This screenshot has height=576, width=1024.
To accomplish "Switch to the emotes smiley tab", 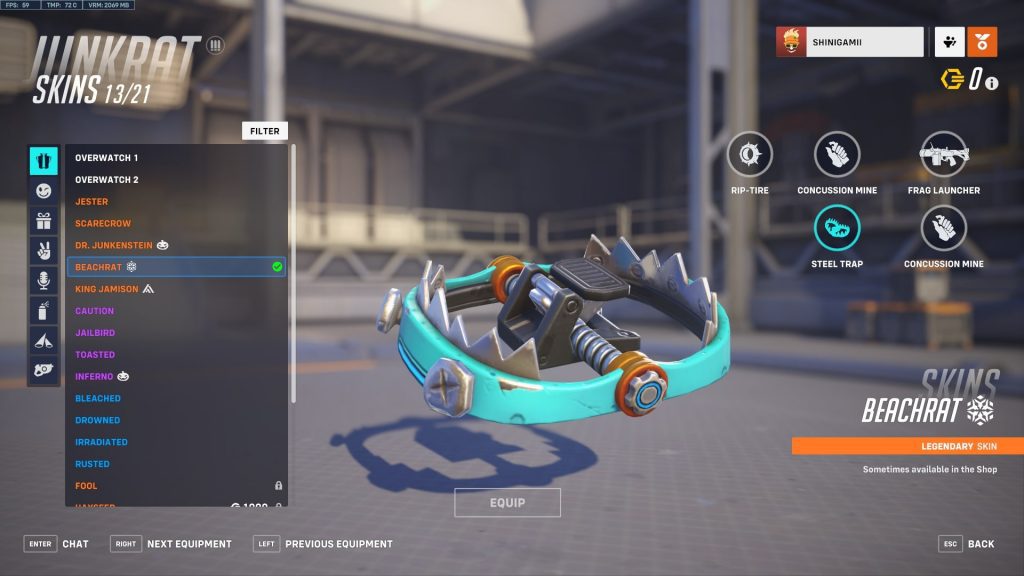I will 44,190.
